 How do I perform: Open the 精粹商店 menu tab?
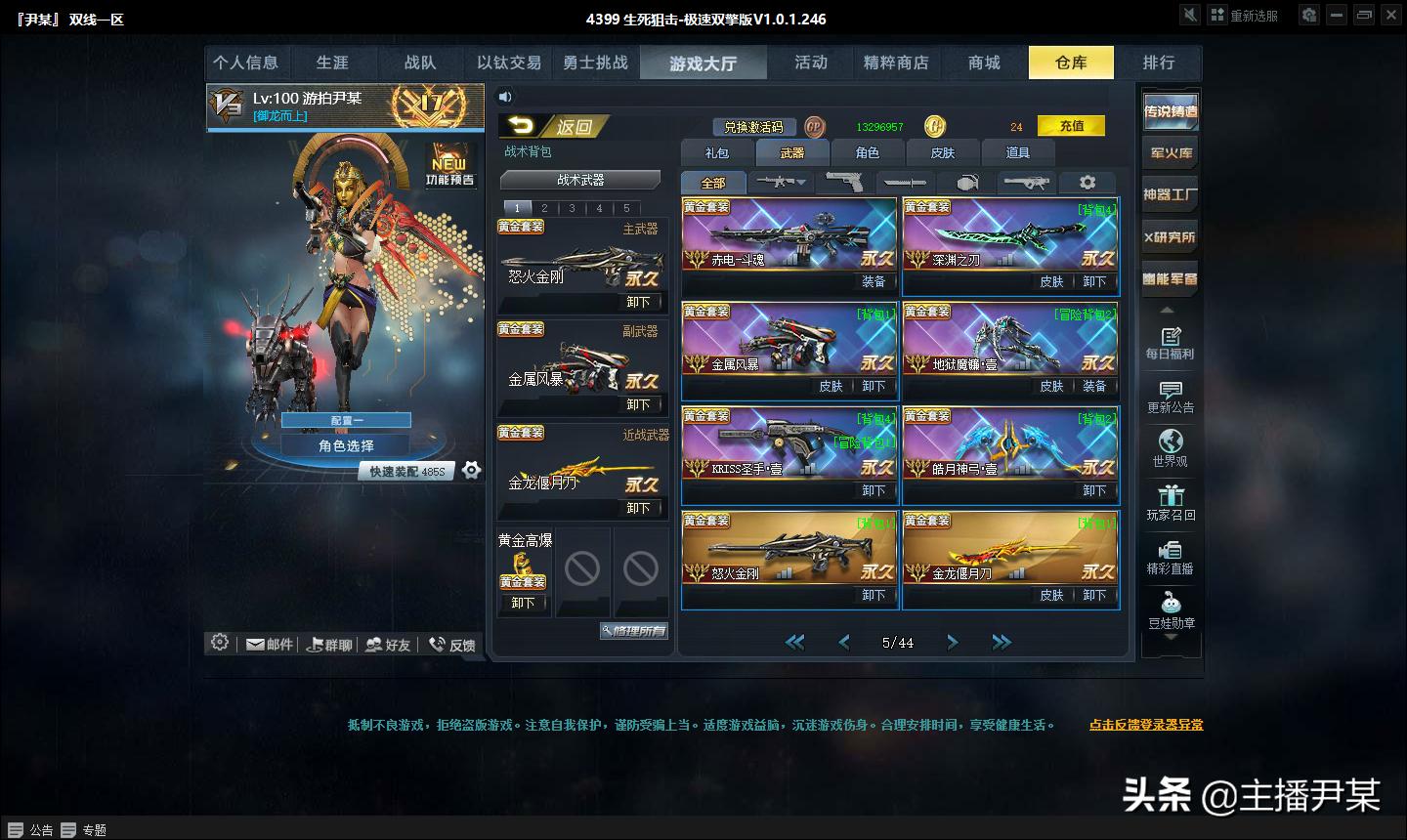tap(897, 62)
